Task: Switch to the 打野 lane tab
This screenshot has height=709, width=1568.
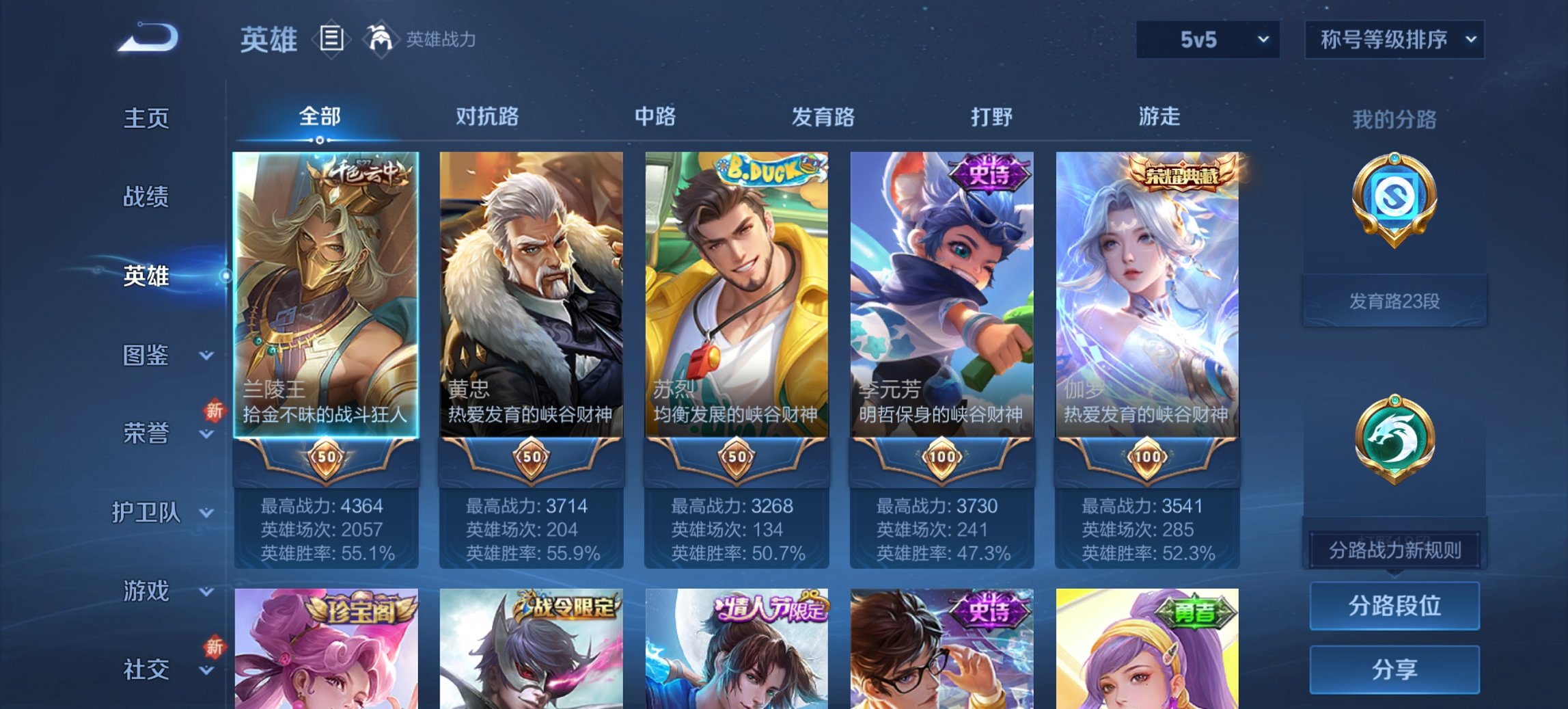Action: tap(993, 117)
